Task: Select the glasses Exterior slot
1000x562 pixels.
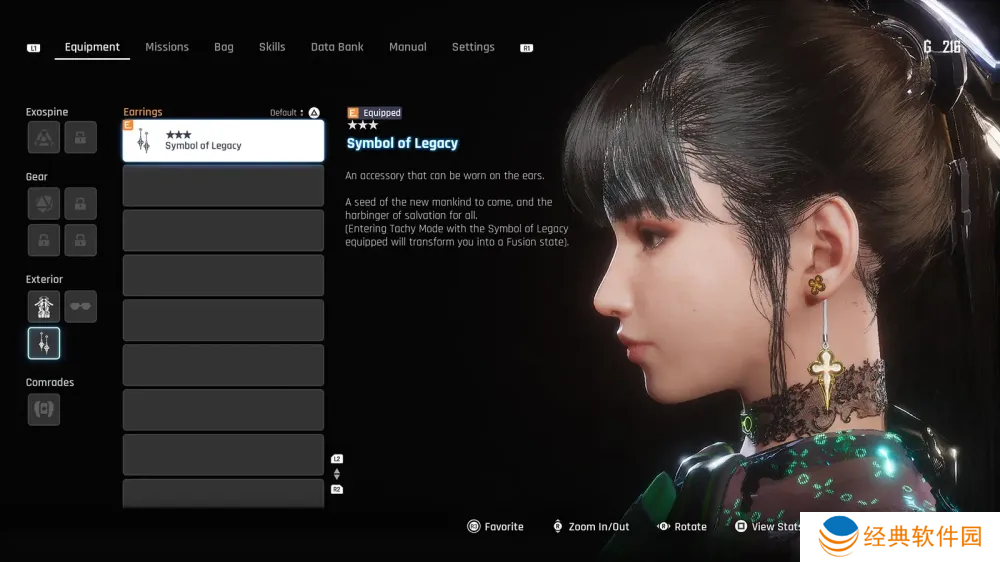Action: (81, 306)
